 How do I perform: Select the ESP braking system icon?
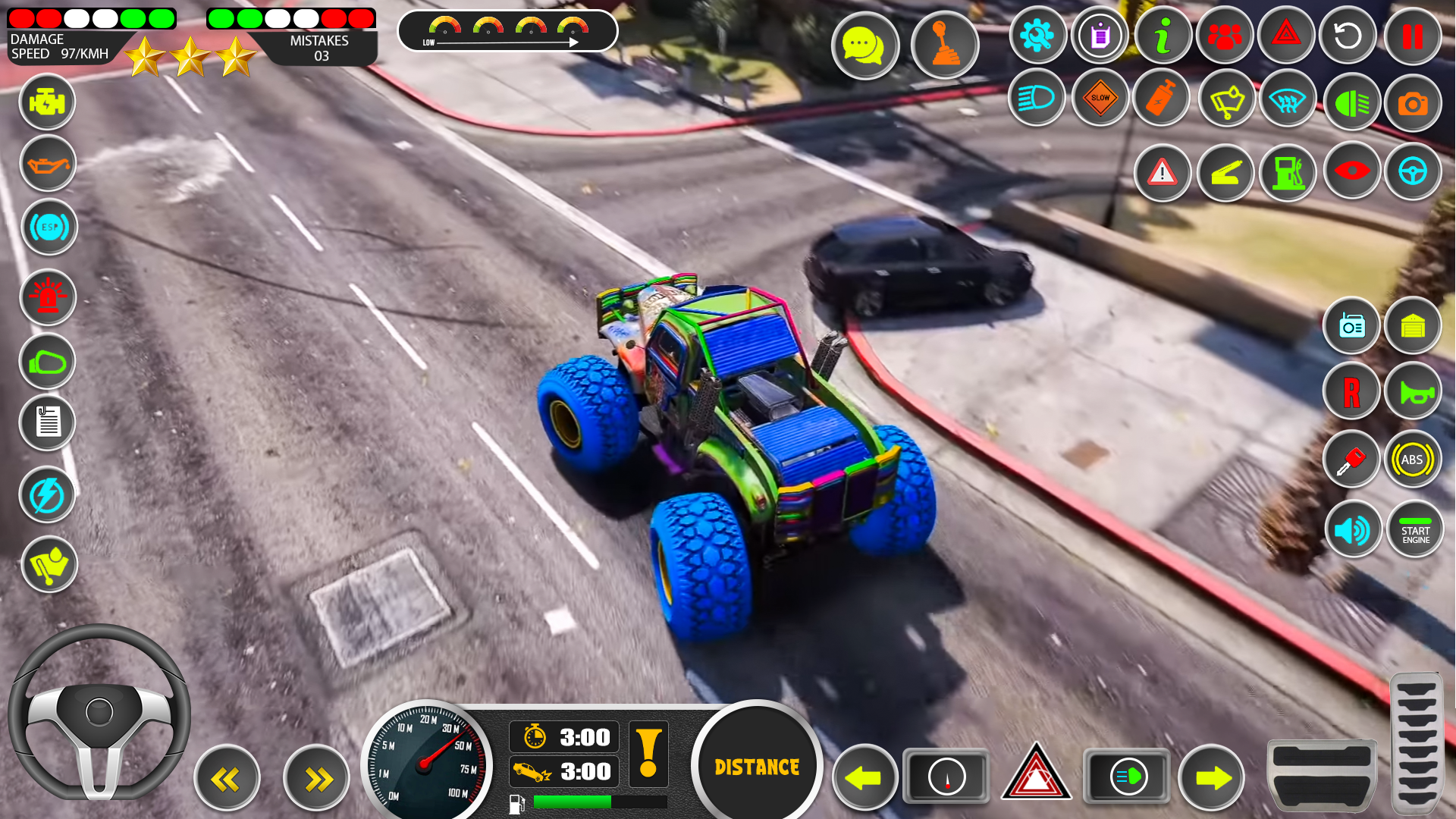pyautogui.click(x=47, y=226)
